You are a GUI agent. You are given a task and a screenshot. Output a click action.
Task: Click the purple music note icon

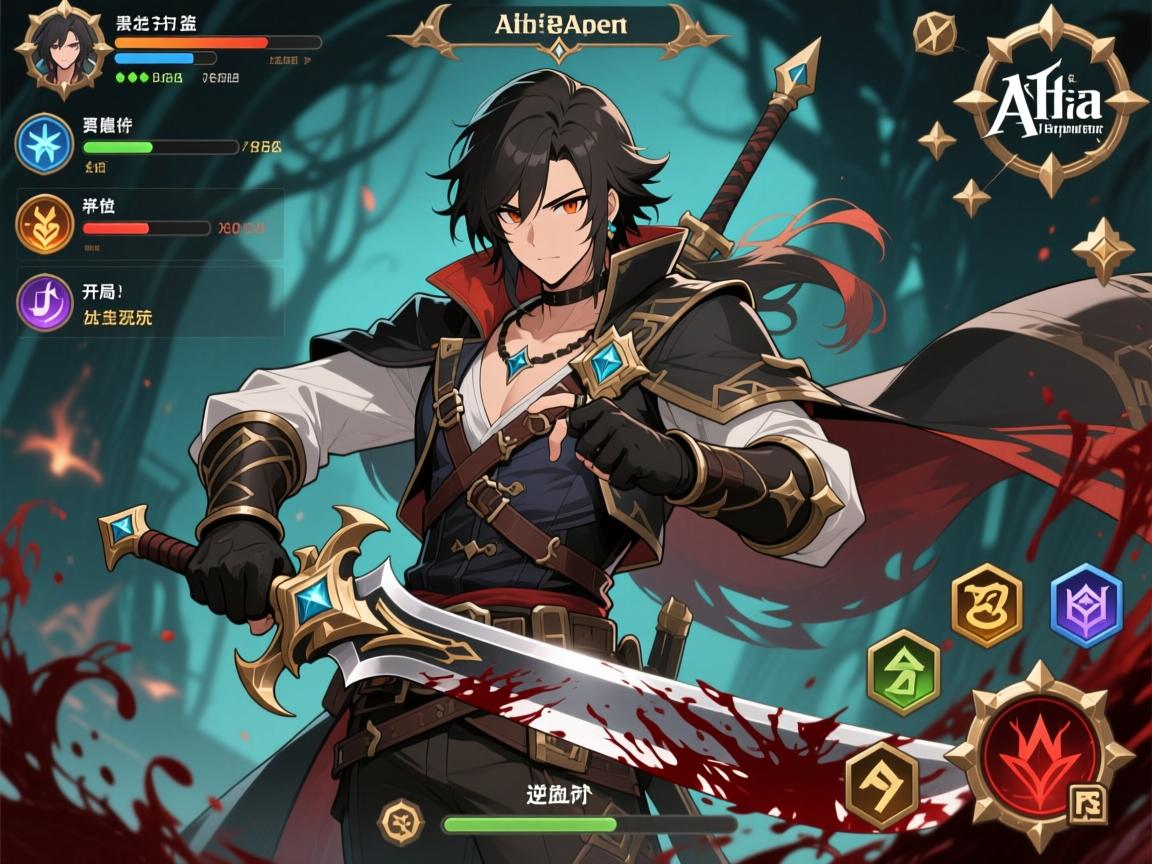click(46, 302)
